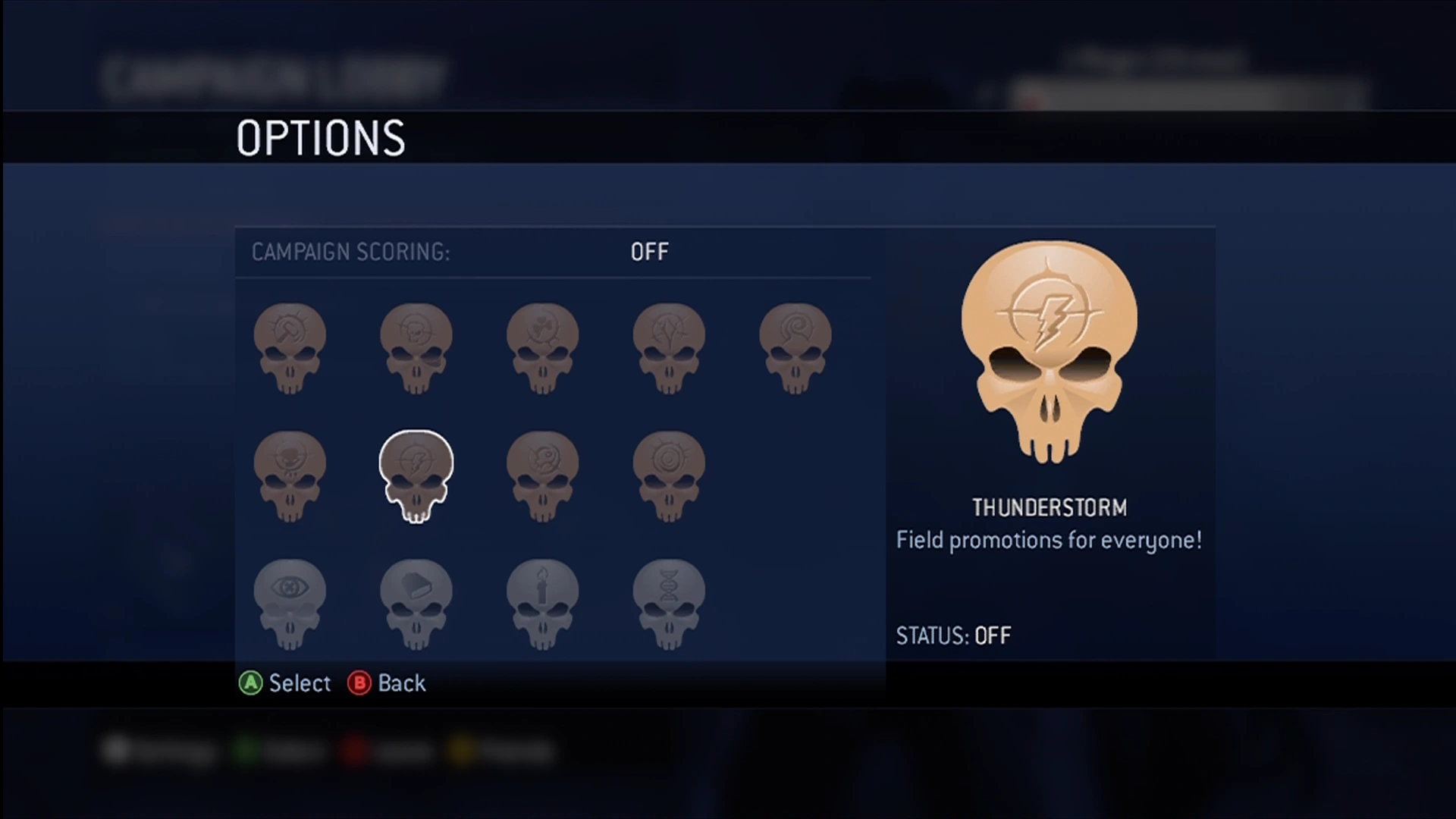Click the highlighted Thunderstorm lightning skull
Image resolution: width=1456 pixels, height=819 pixels.
tap(416, 474)
